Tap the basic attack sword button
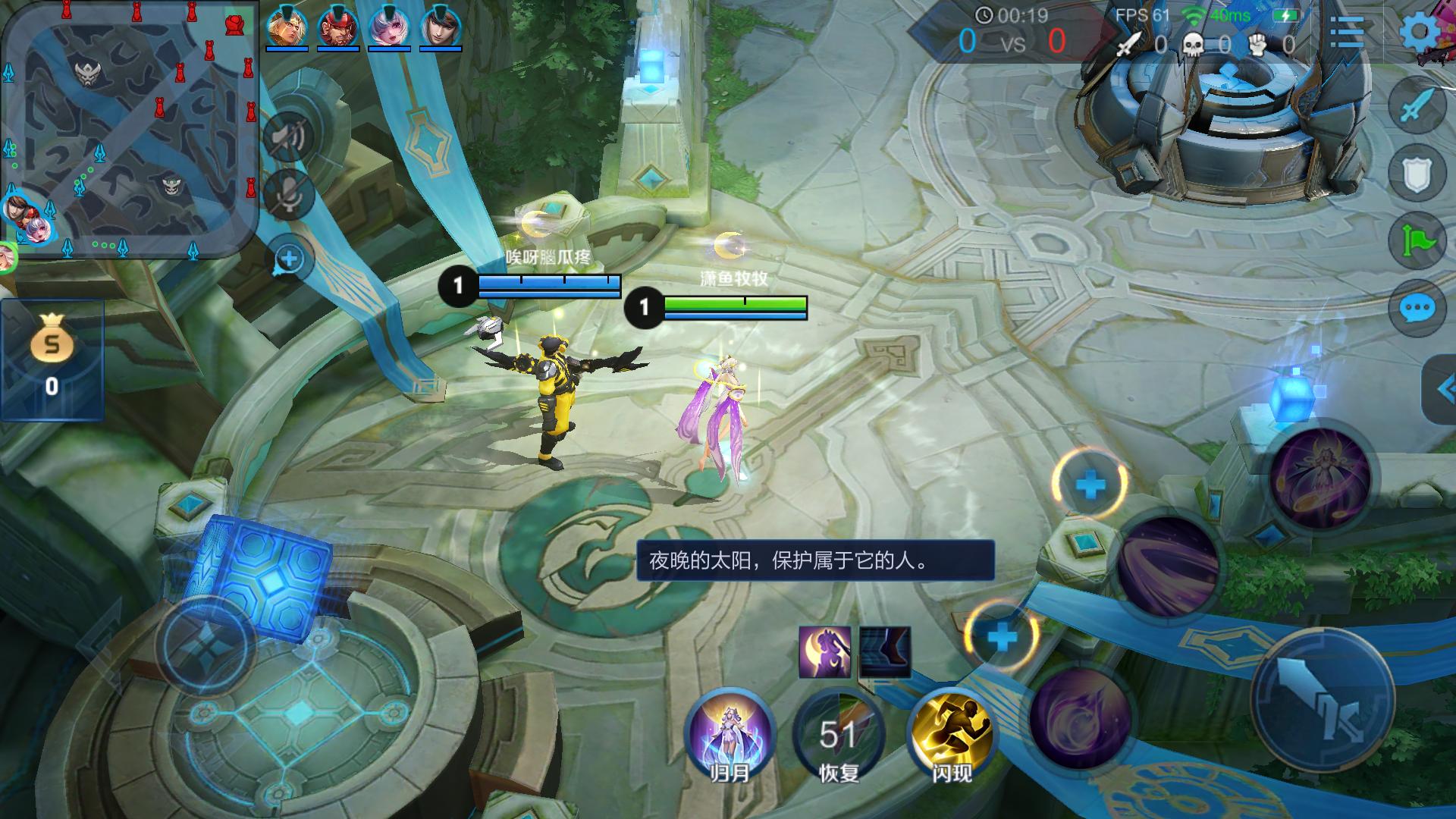The height and width of the screenshot is (819, 1456). 1323,701
